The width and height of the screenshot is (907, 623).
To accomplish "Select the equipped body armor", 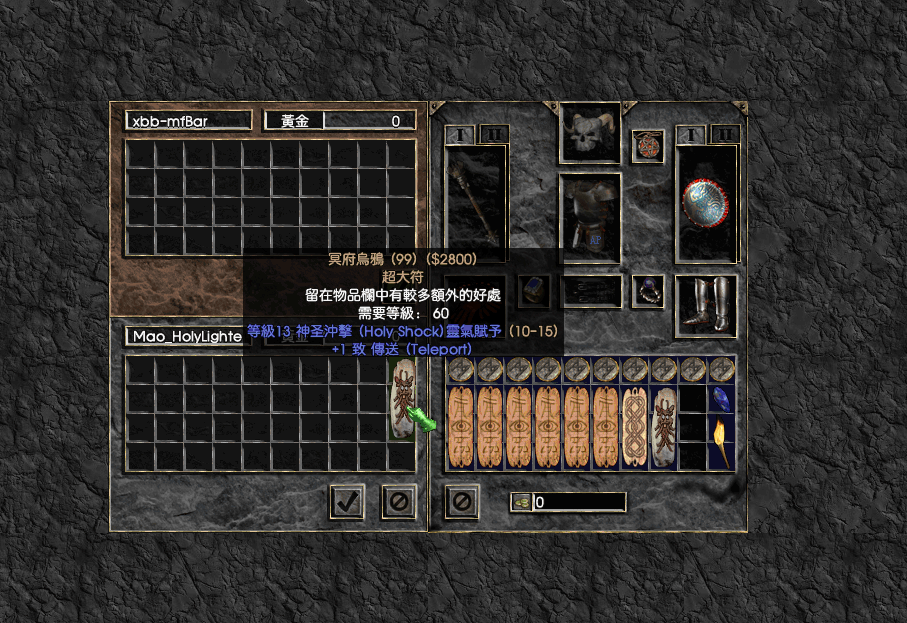I will click(x=590, y=218).
